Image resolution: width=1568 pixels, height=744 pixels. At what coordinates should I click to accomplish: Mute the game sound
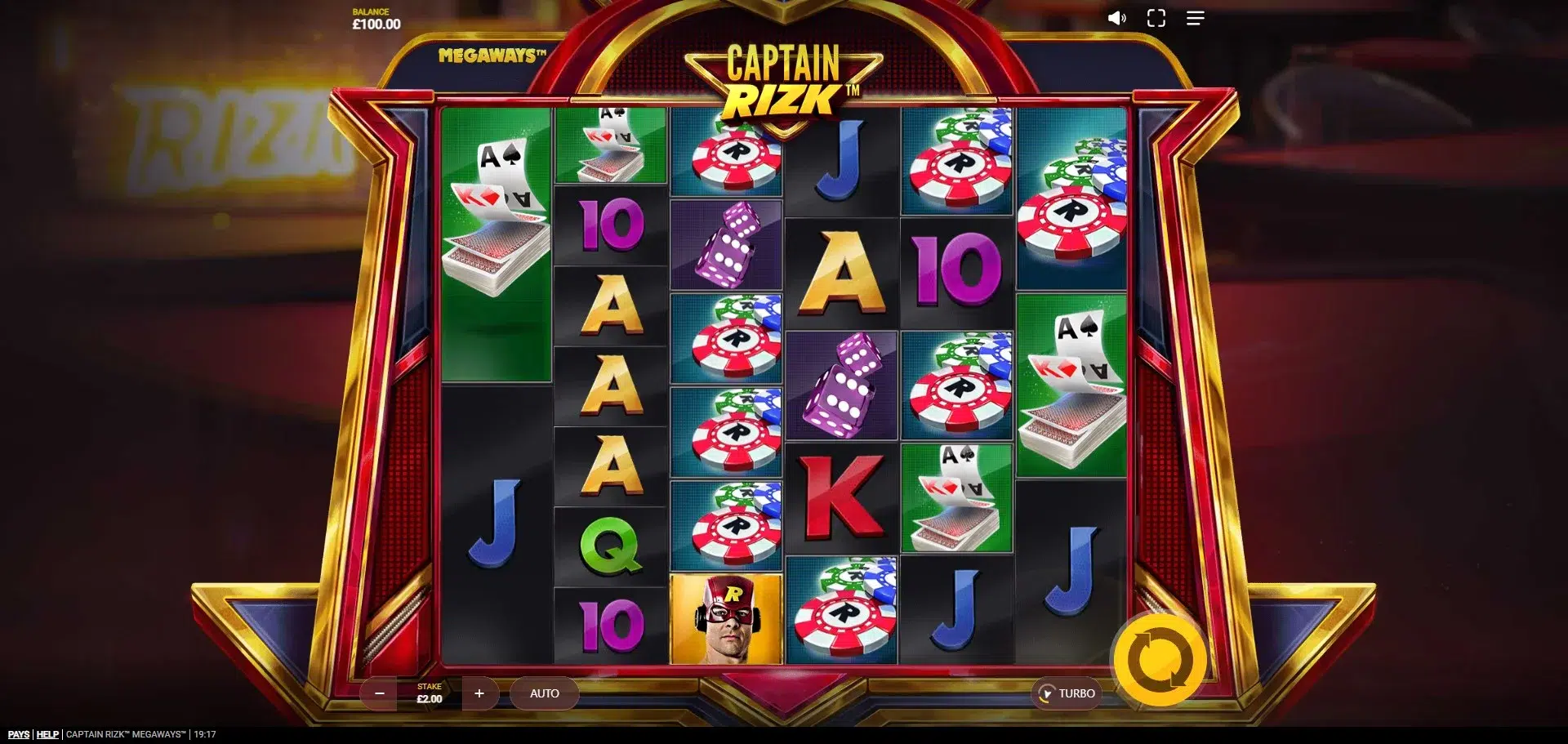(1116, 18)
